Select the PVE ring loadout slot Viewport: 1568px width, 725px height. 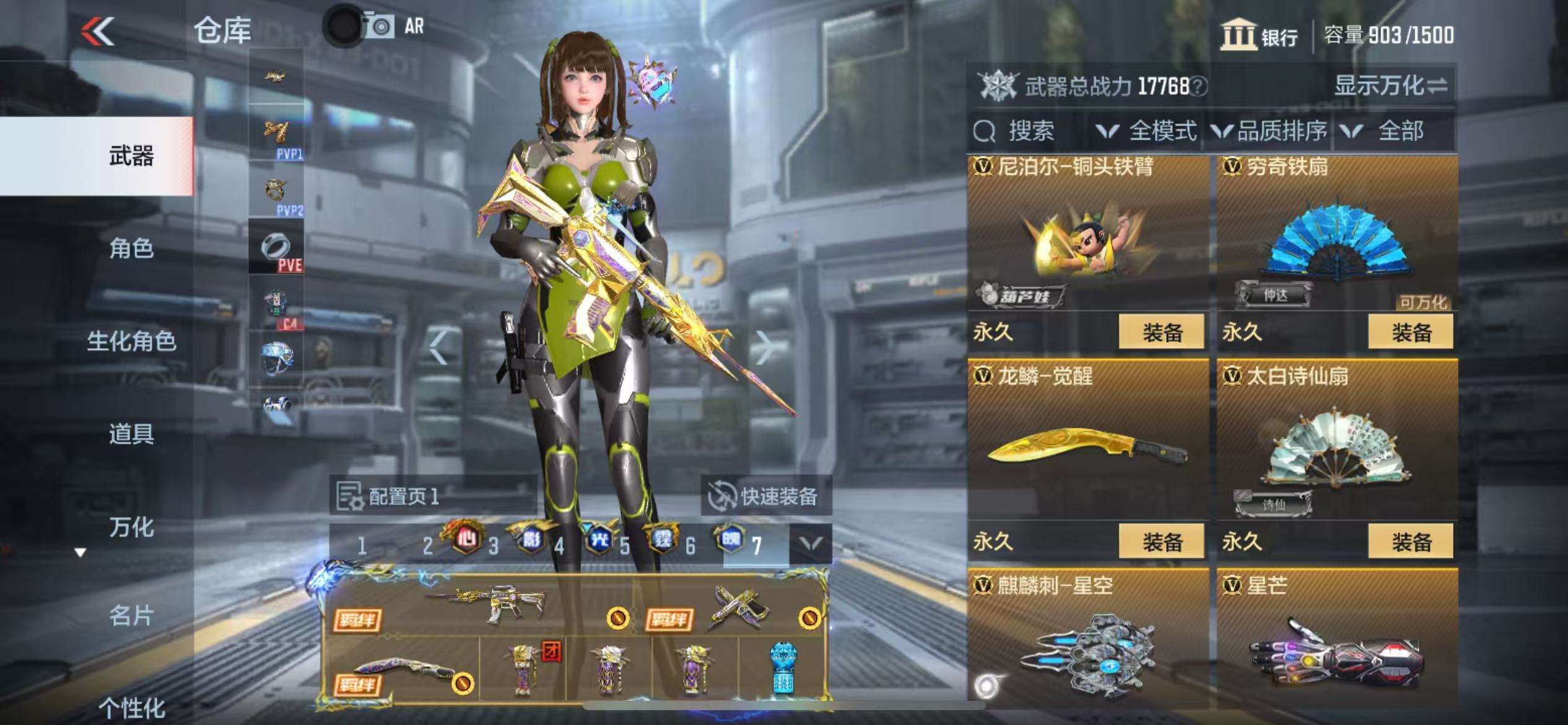[x=276, y=248]
